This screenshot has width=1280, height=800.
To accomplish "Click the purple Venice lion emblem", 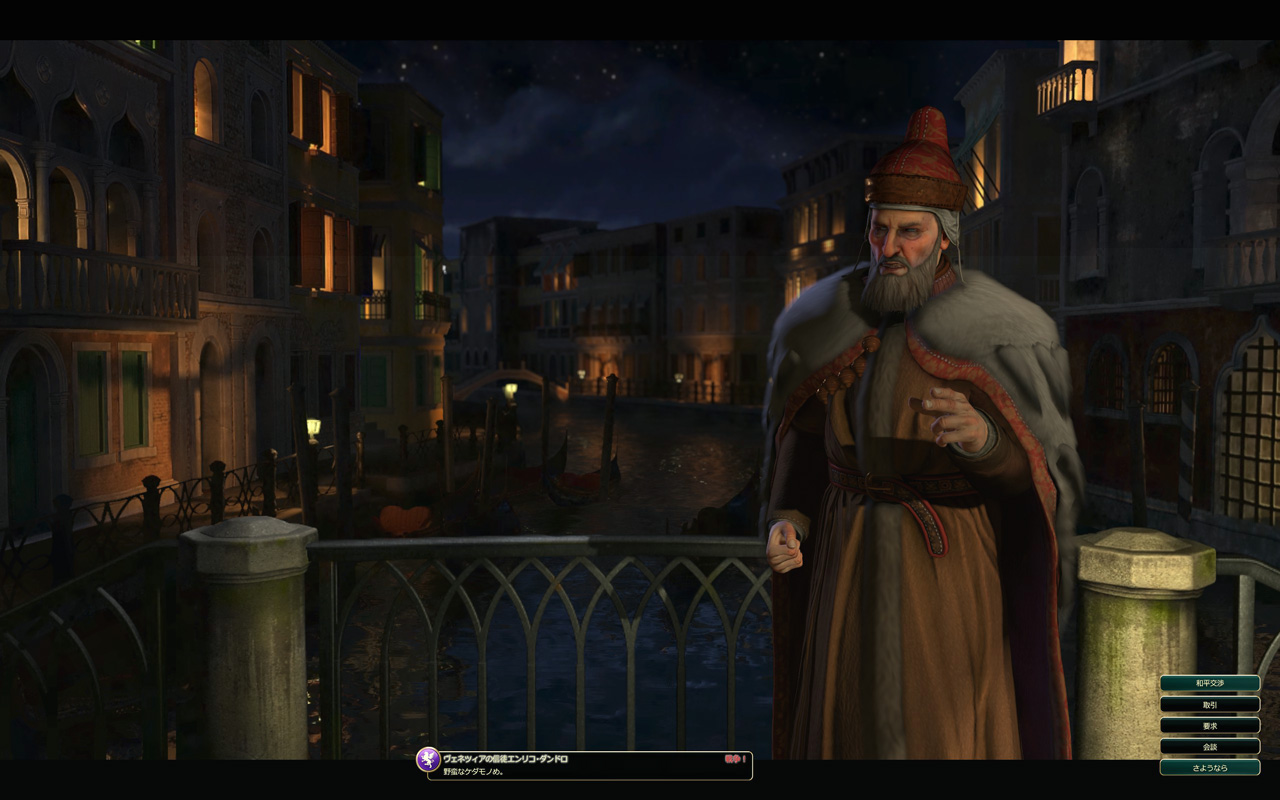I will pos(428,759).
